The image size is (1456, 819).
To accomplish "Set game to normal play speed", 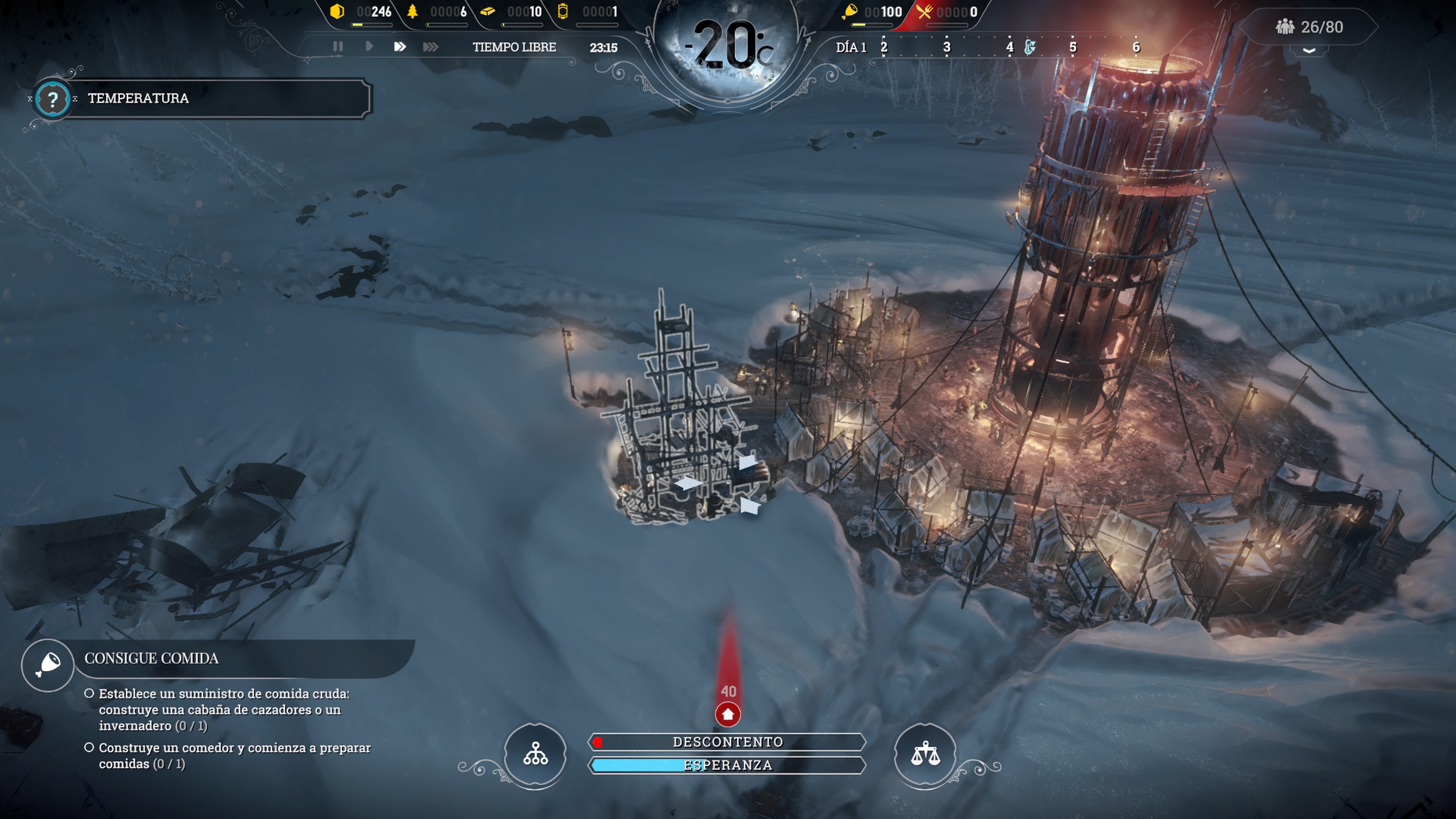I will point(369,46).
